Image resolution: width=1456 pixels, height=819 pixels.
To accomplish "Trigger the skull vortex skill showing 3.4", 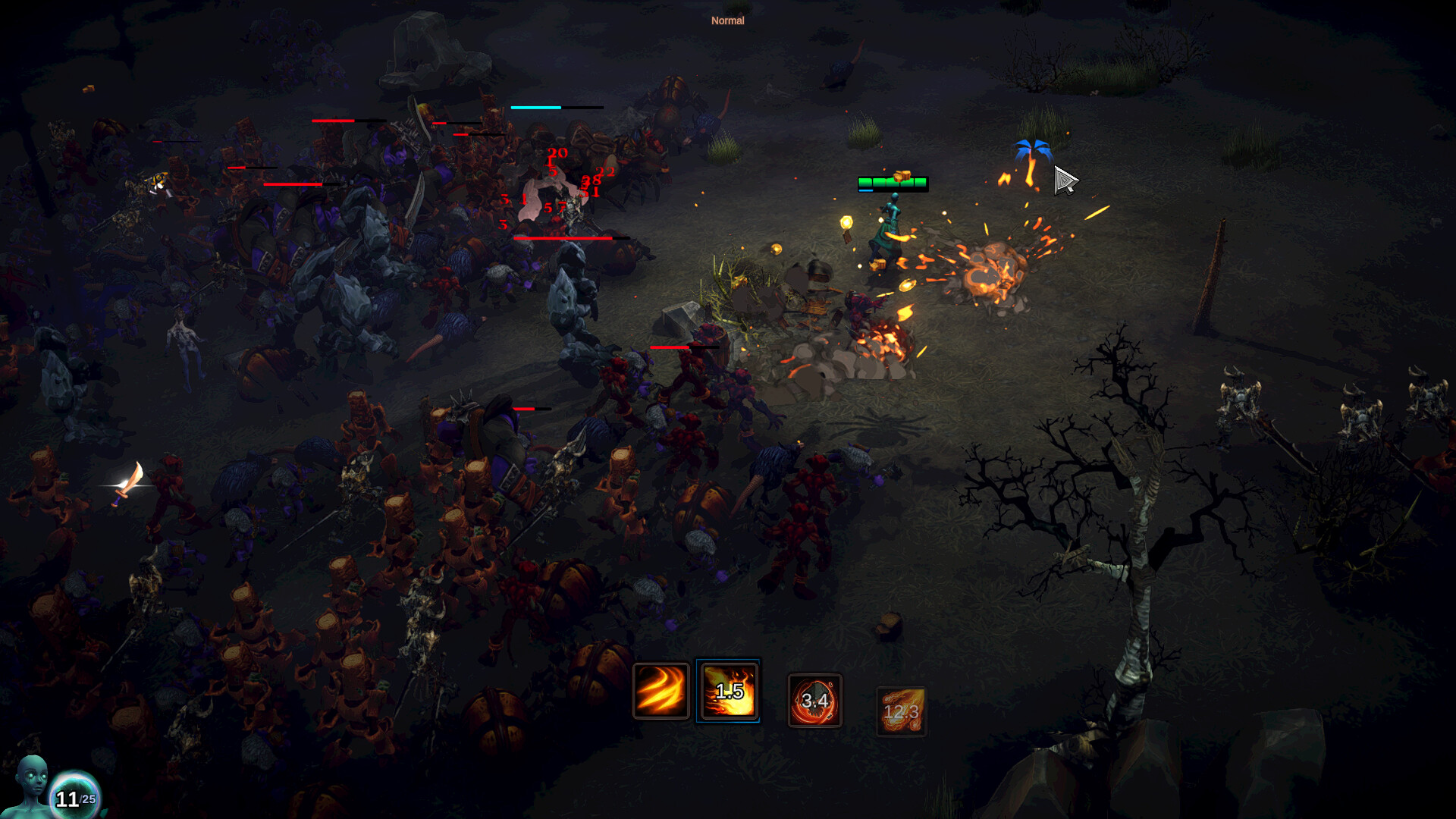I will (x=815, y=701).
